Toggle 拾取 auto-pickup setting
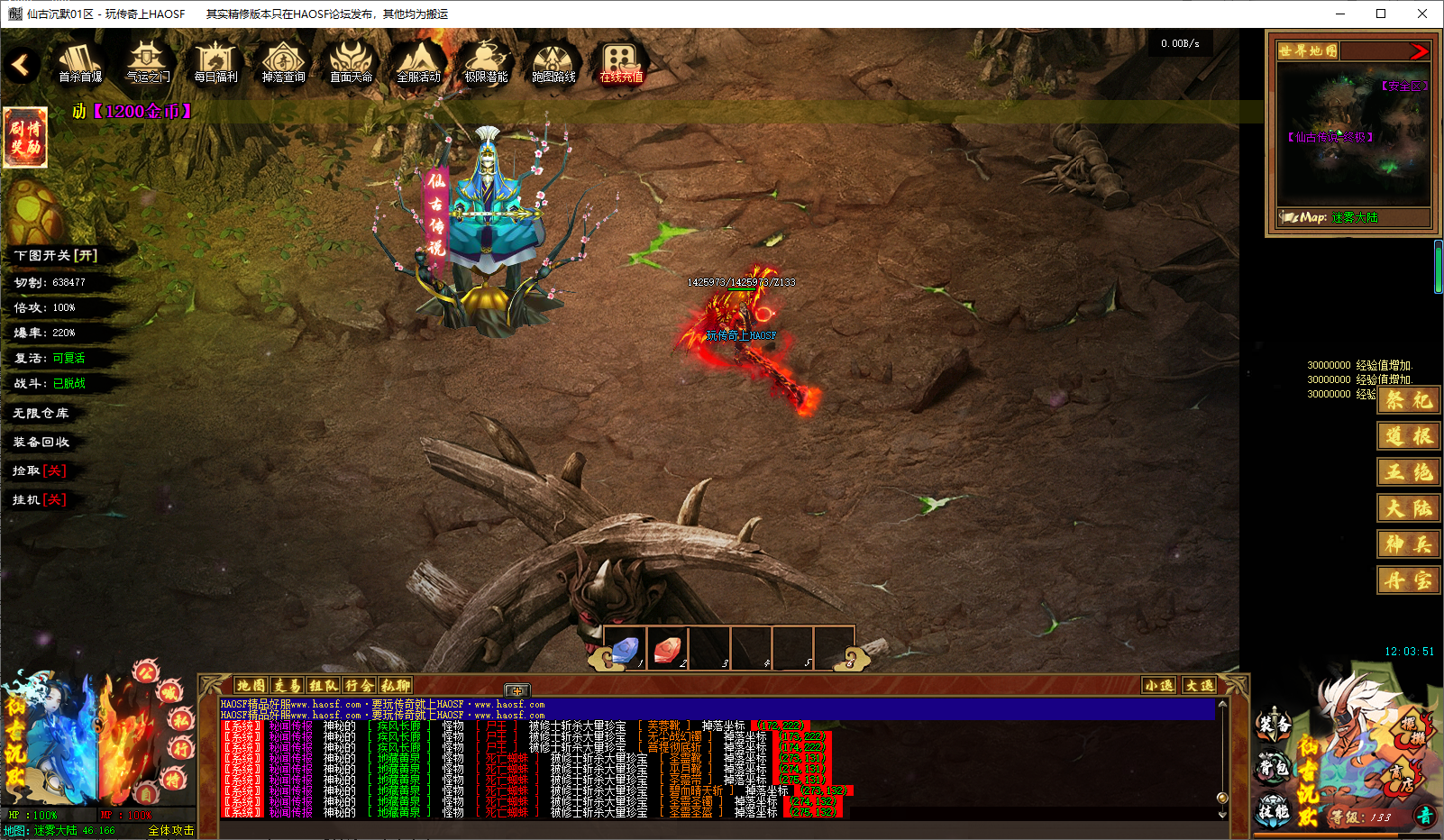 click(x=40, y=470)
